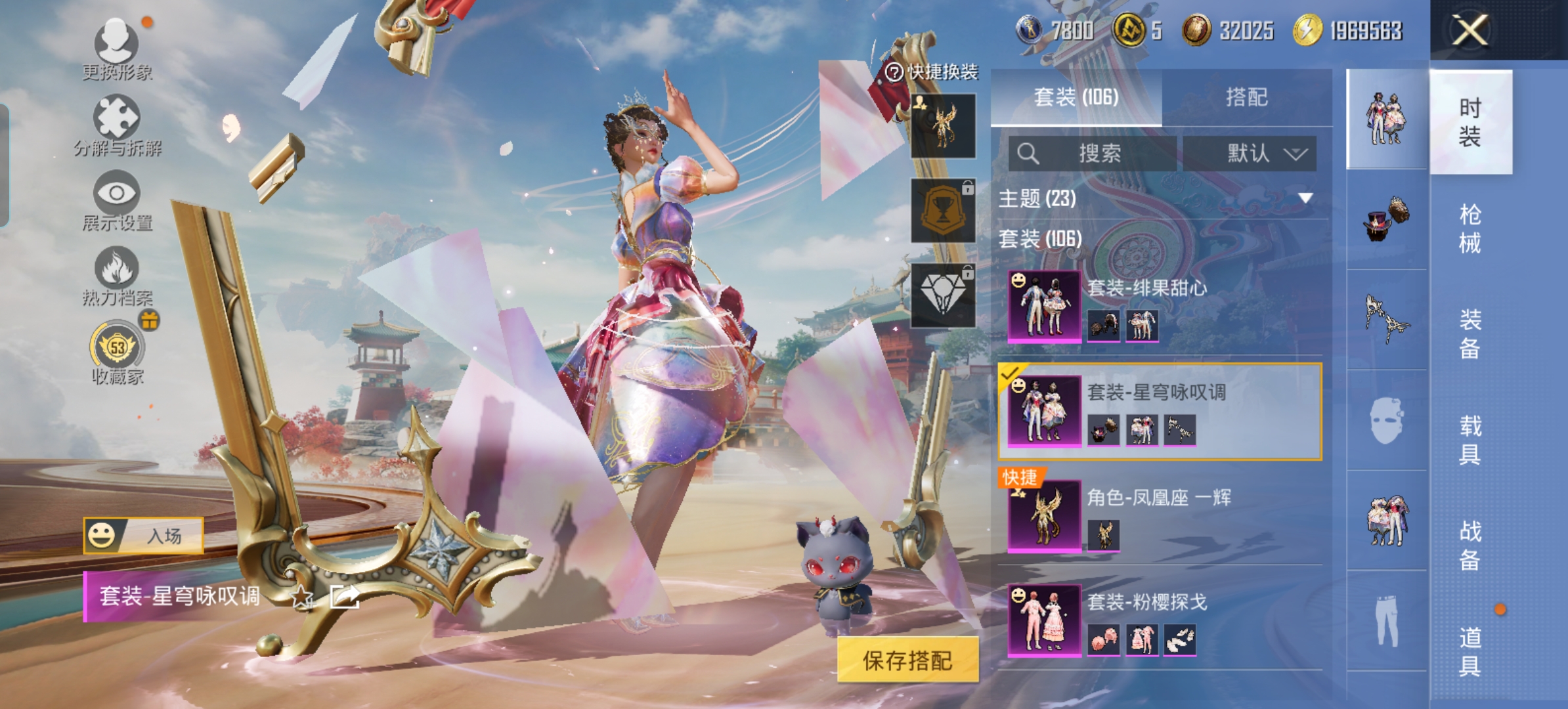The image size is (1568, 709).
Task: Open the 载具 vehicles category
Action: coord(1470,440)
